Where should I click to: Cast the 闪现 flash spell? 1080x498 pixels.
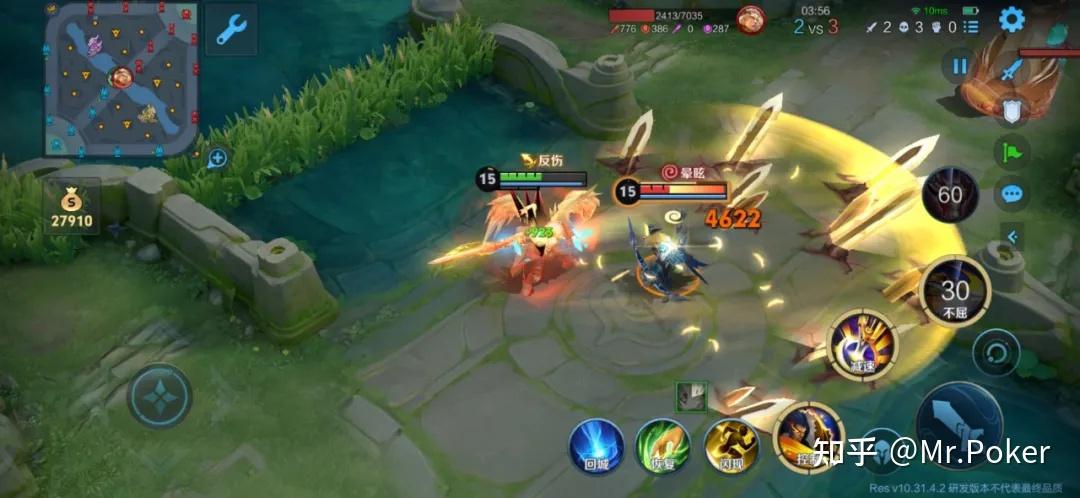[x=731, y=445]
